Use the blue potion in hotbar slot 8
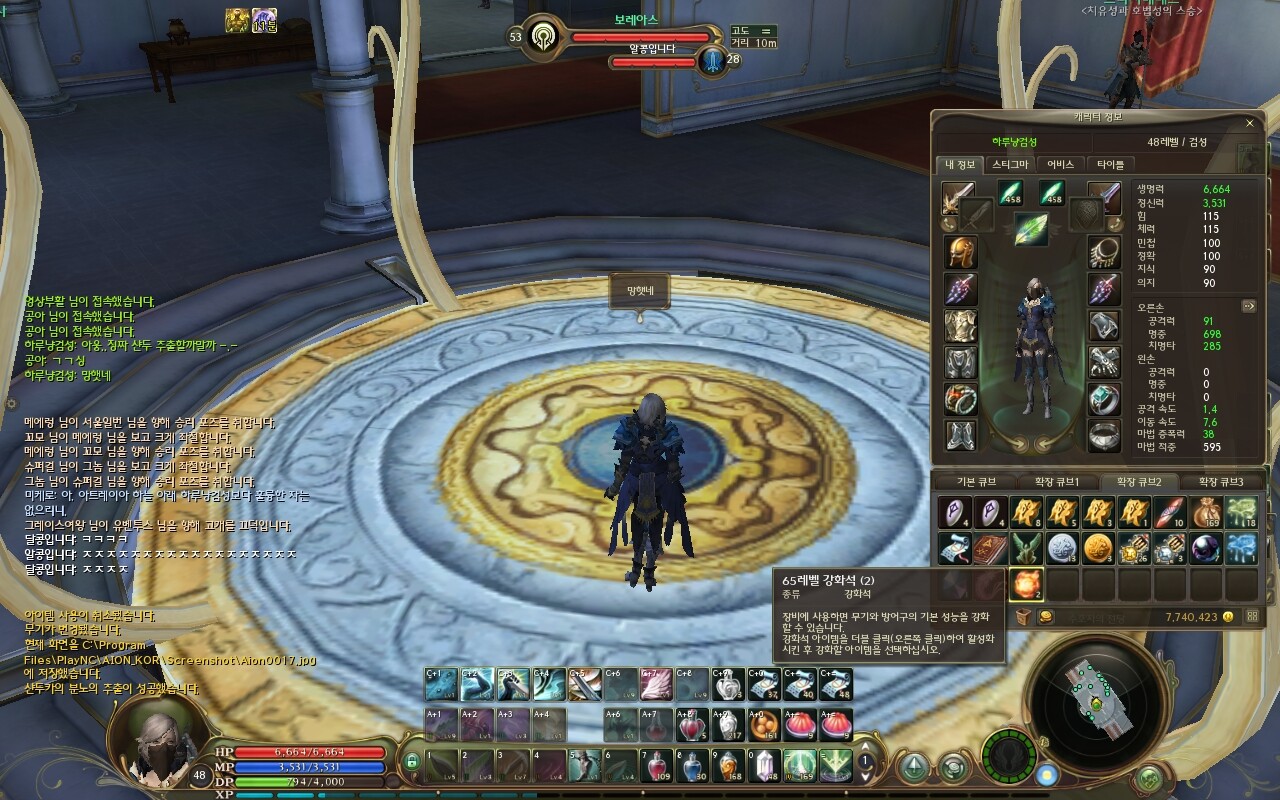The width and height of the screenshot is (1280, 800). pyautogui.click(x=692, y=766)
